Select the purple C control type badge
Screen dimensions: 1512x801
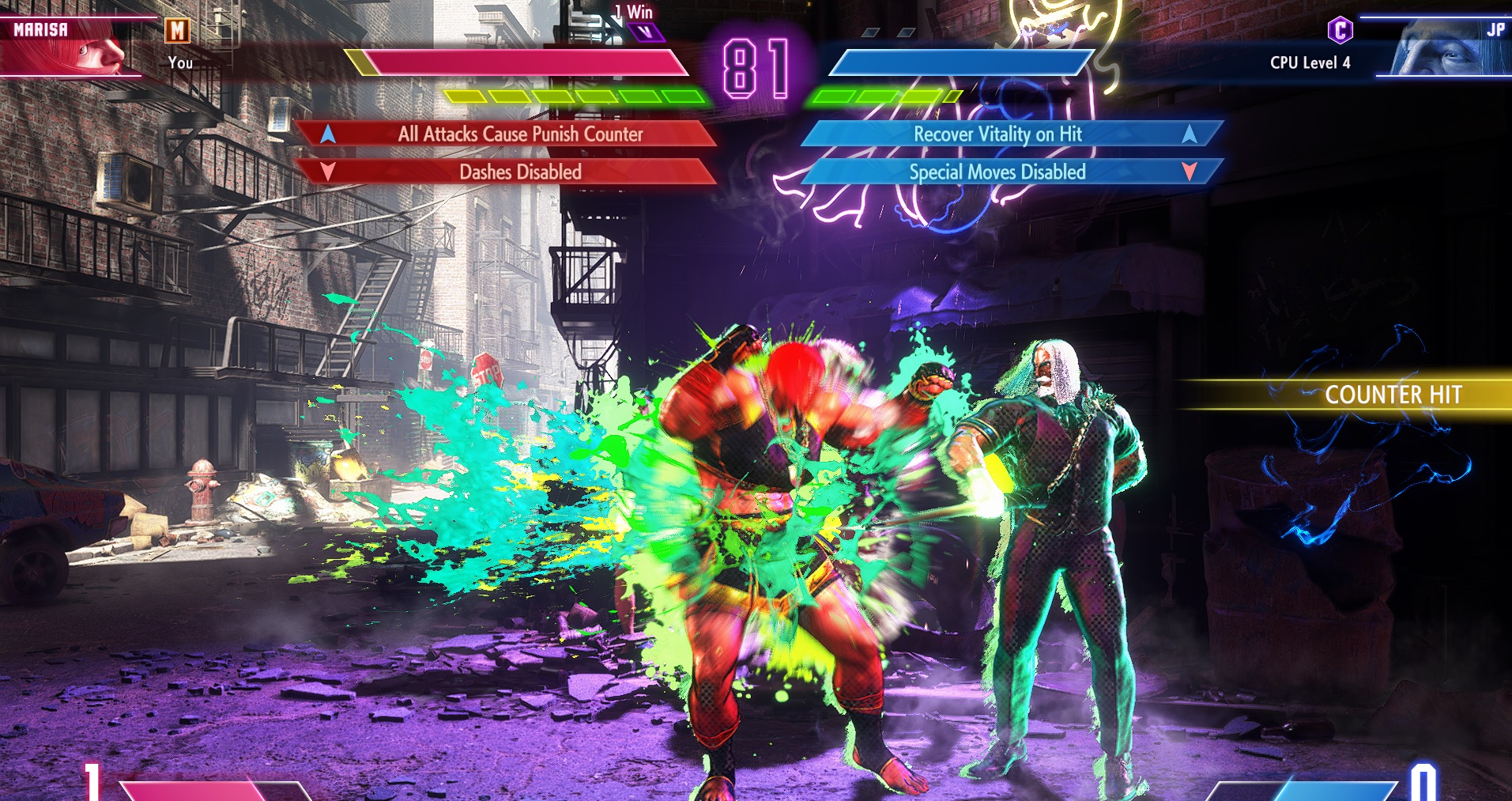[x=1340, y=31]
